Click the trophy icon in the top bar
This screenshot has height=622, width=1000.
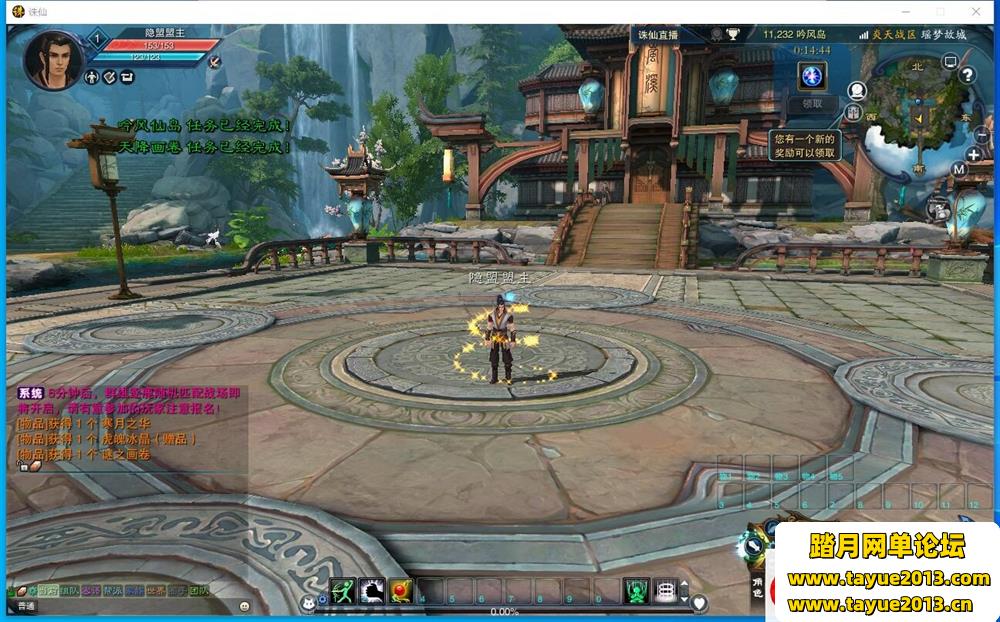click(x=733, y=34)
